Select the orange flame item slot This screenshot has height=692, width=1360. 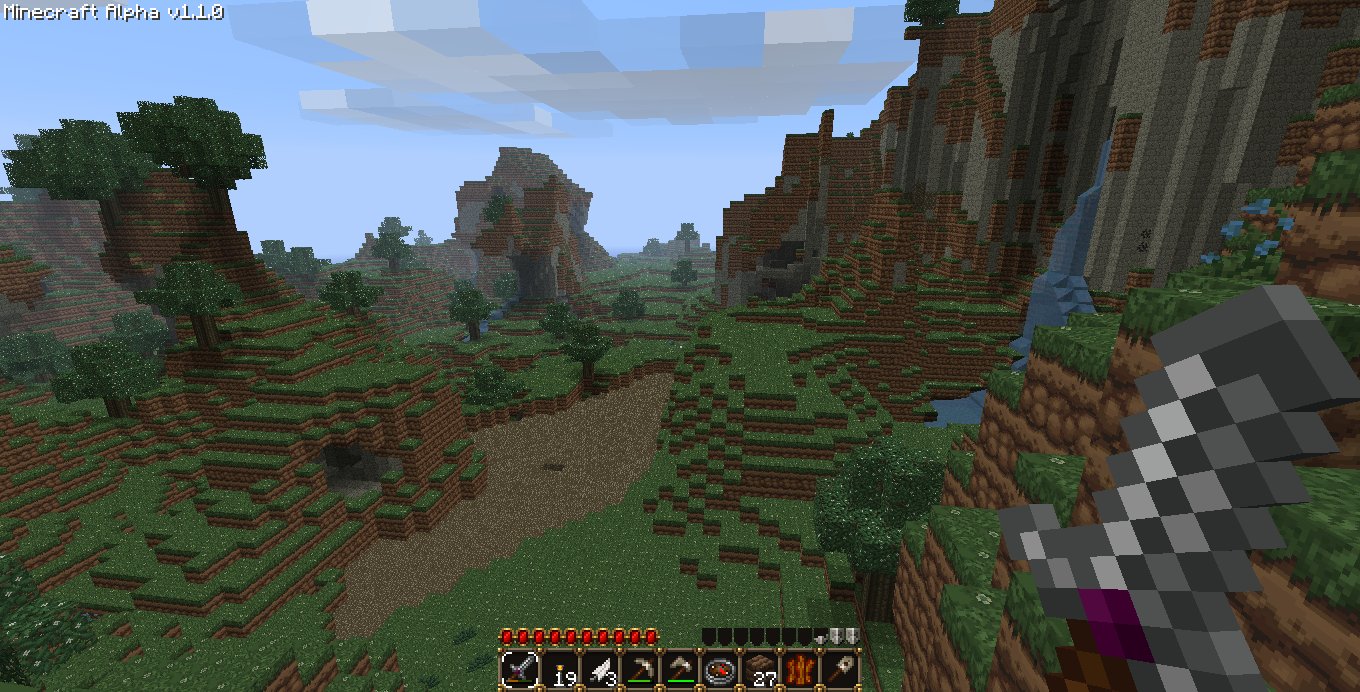pyautogui.click(x=799, y=669)
